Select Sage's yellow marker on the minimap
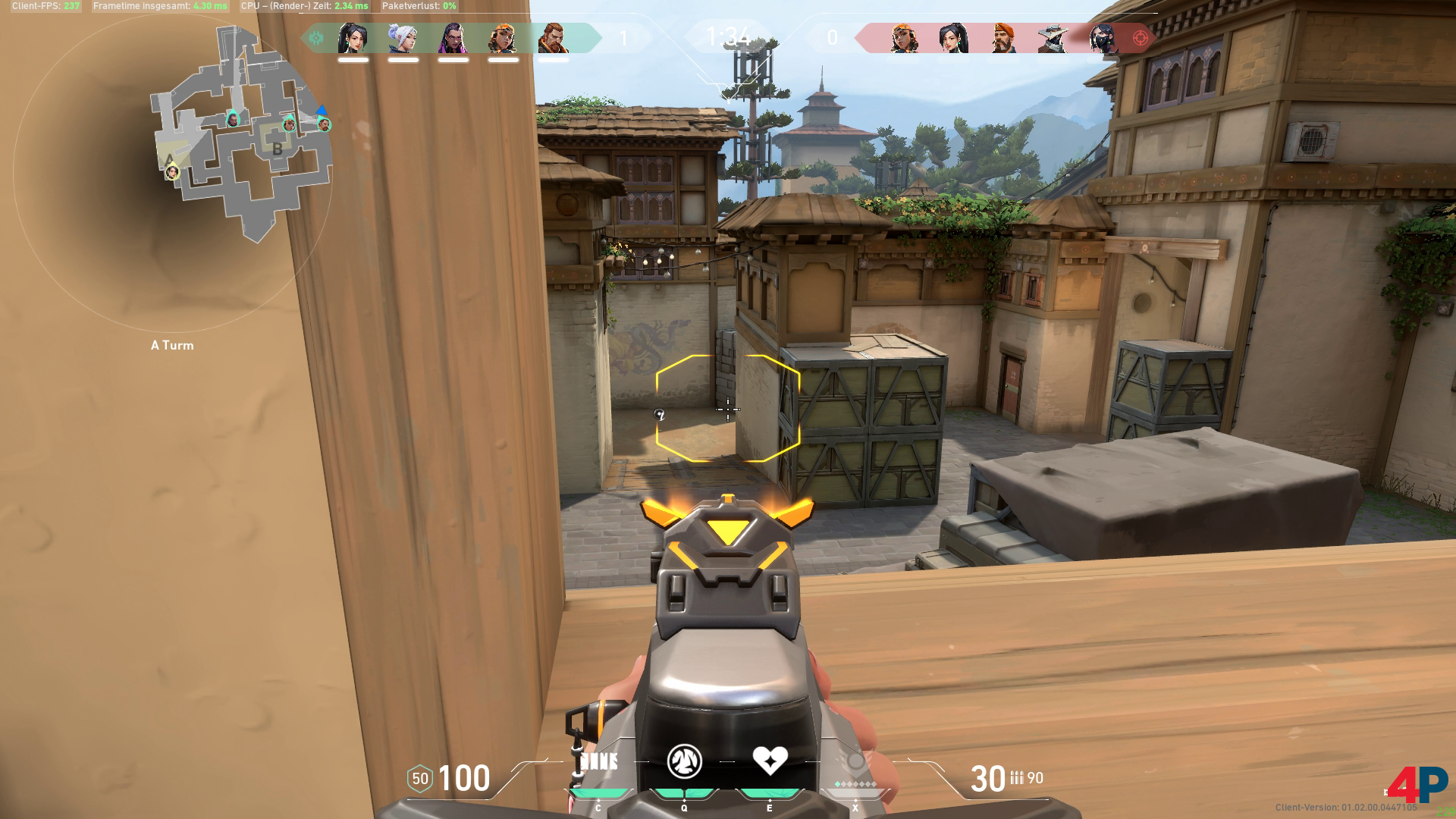 pos(172,172)
